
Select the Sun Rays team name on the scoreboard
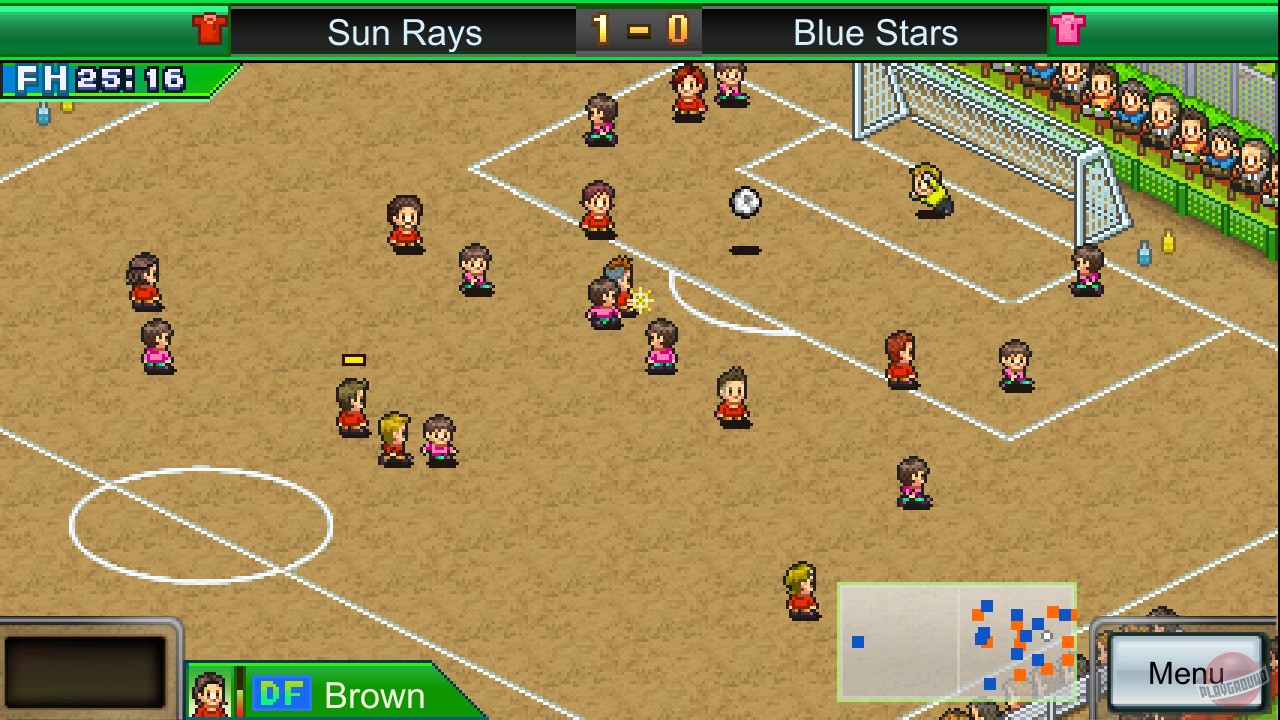coord(403,32)
